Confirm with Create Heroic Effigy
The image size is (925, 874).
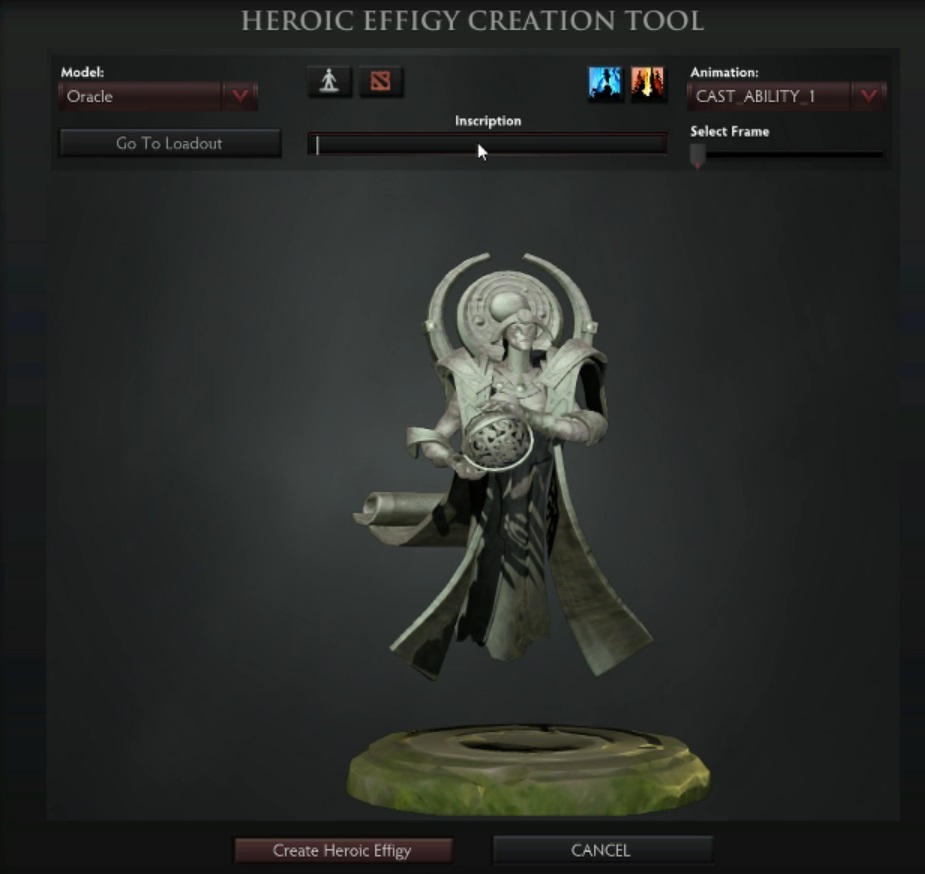point(342,850)
